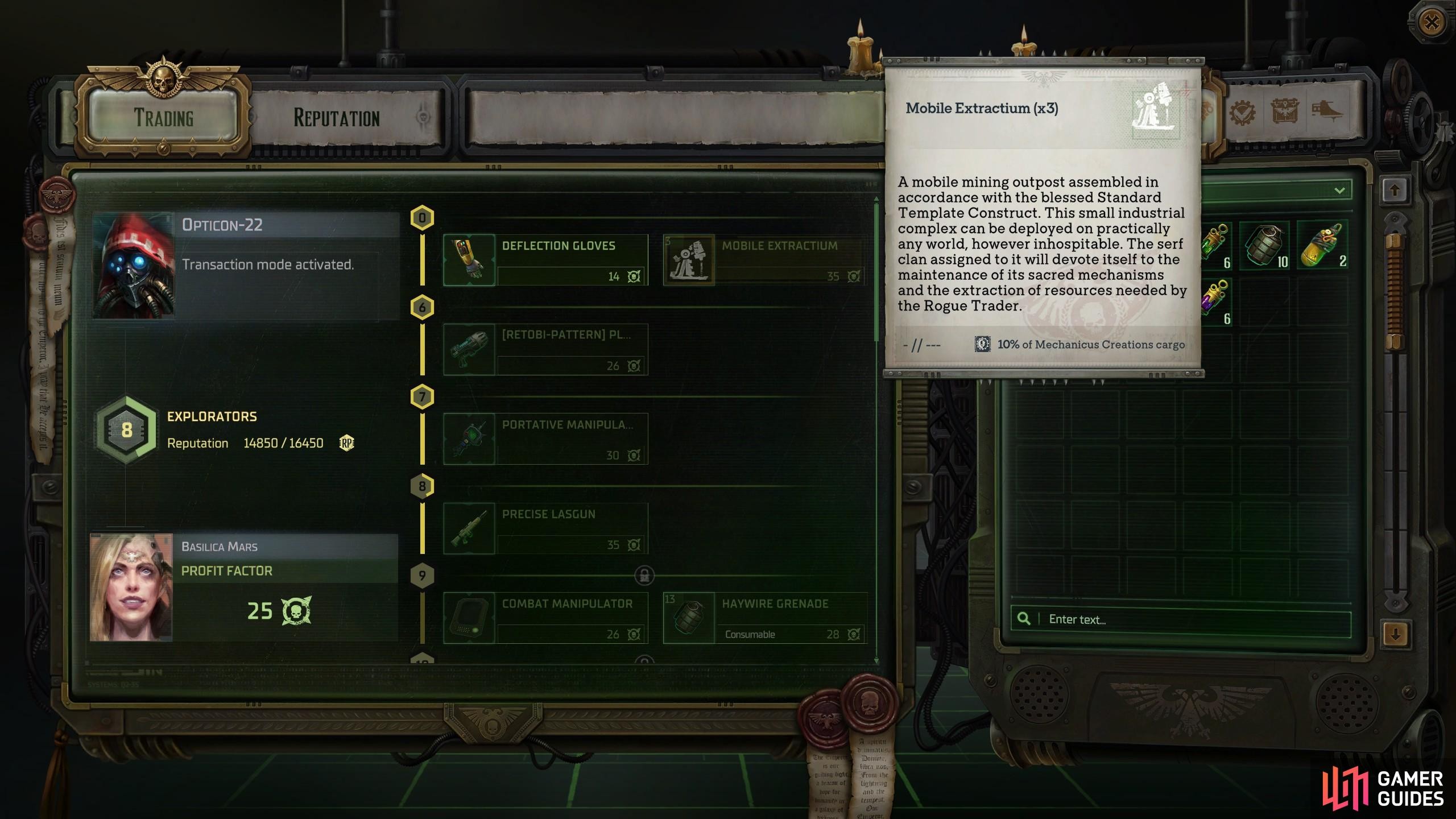Viewport: 1456px width, 819px height.
Task: Open the Reputation tab
Action: [x=337, y=118]
